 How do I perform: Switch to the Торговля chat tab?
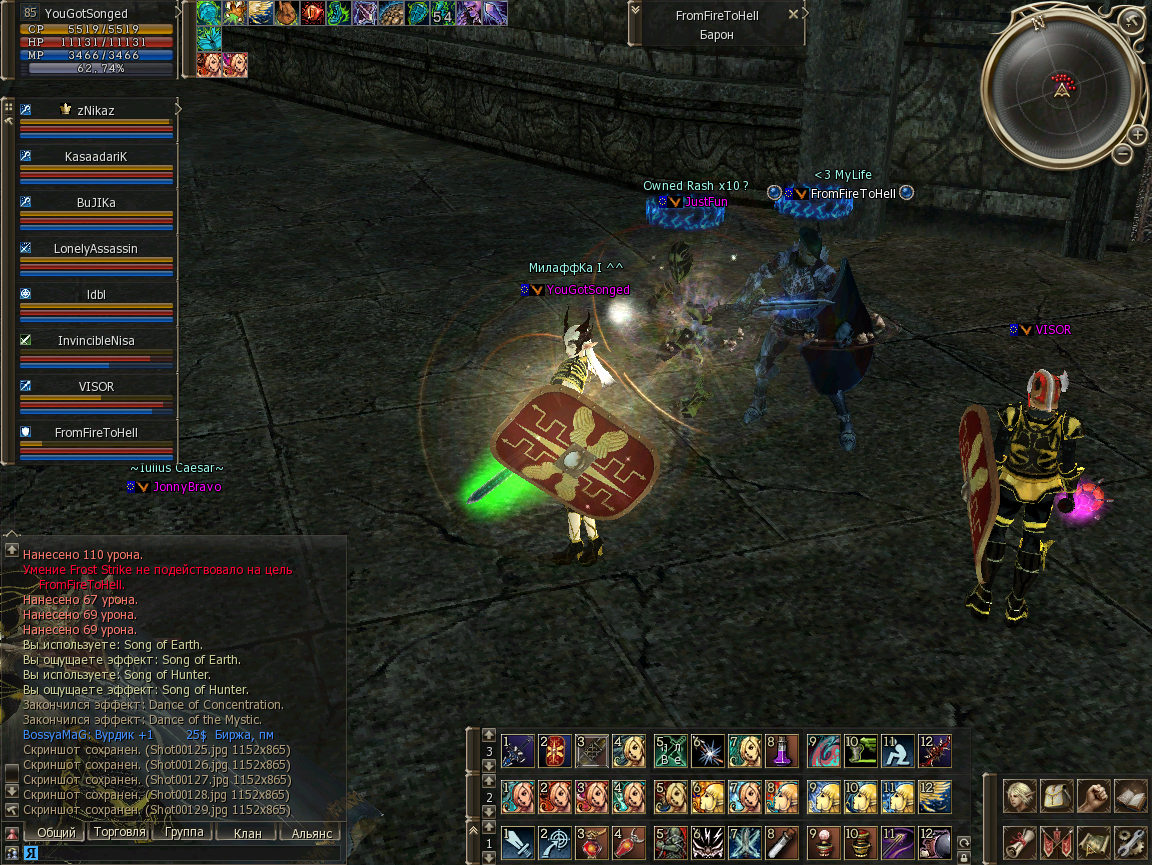(119, 832)
